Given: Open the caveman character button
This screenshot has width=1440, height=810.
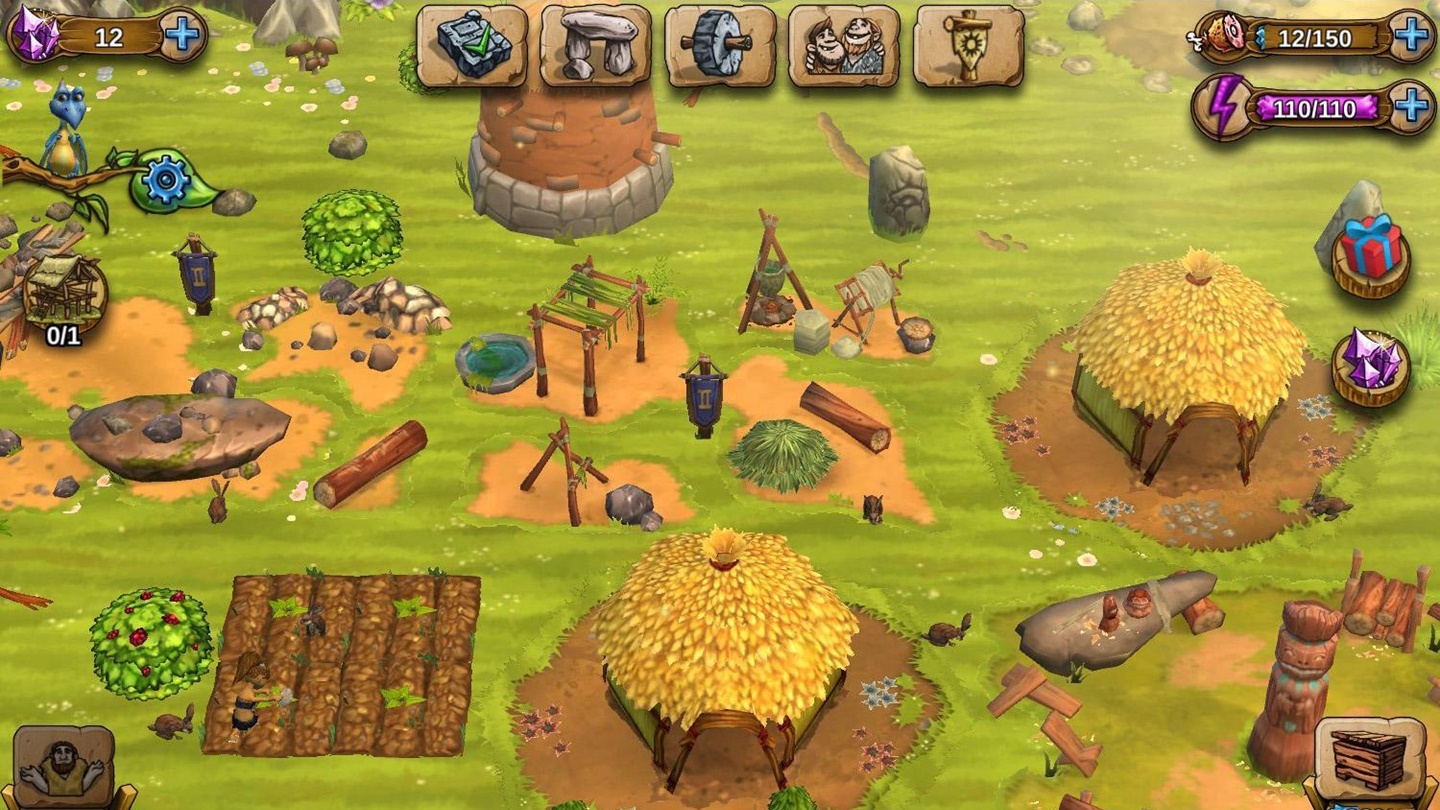Looking at the screenshot, I should 64,768.
